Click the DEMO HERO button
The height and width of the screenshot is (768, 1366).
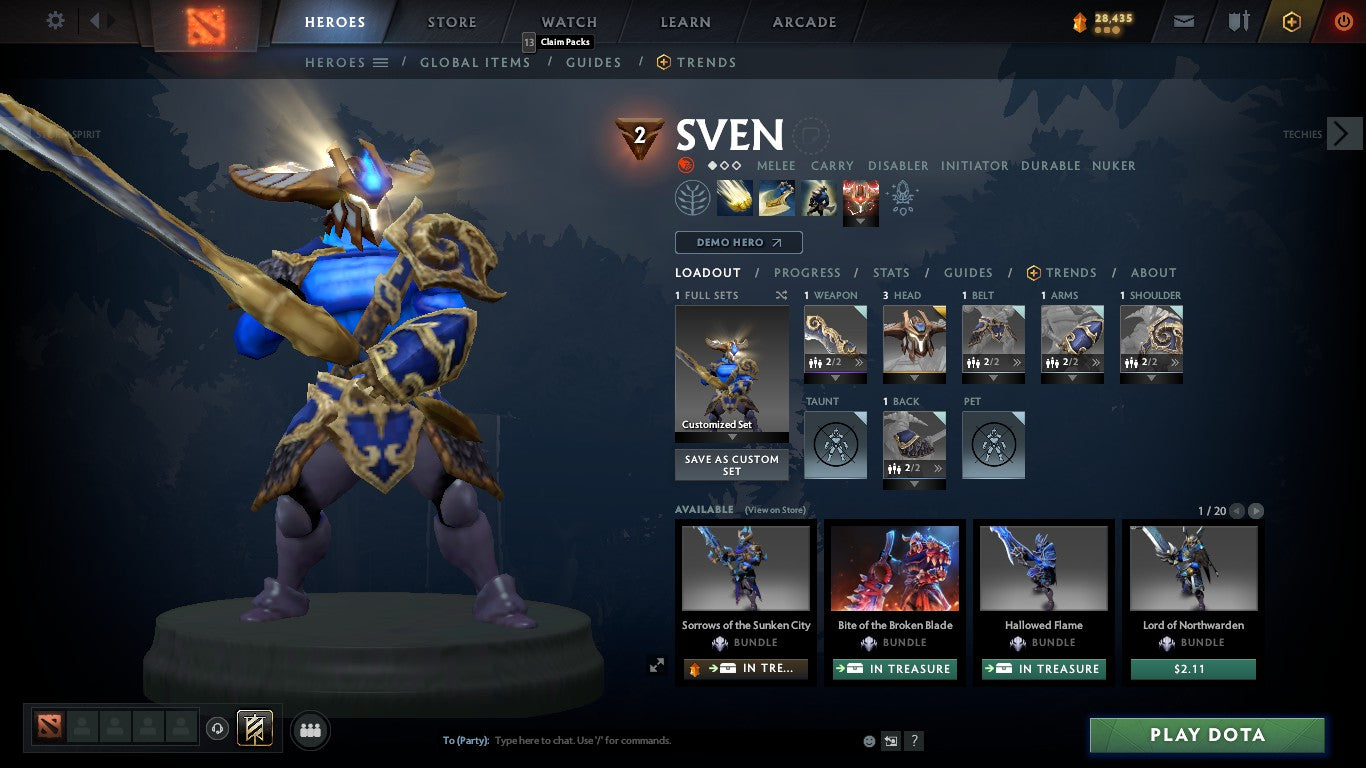click(x=738, y=242)
